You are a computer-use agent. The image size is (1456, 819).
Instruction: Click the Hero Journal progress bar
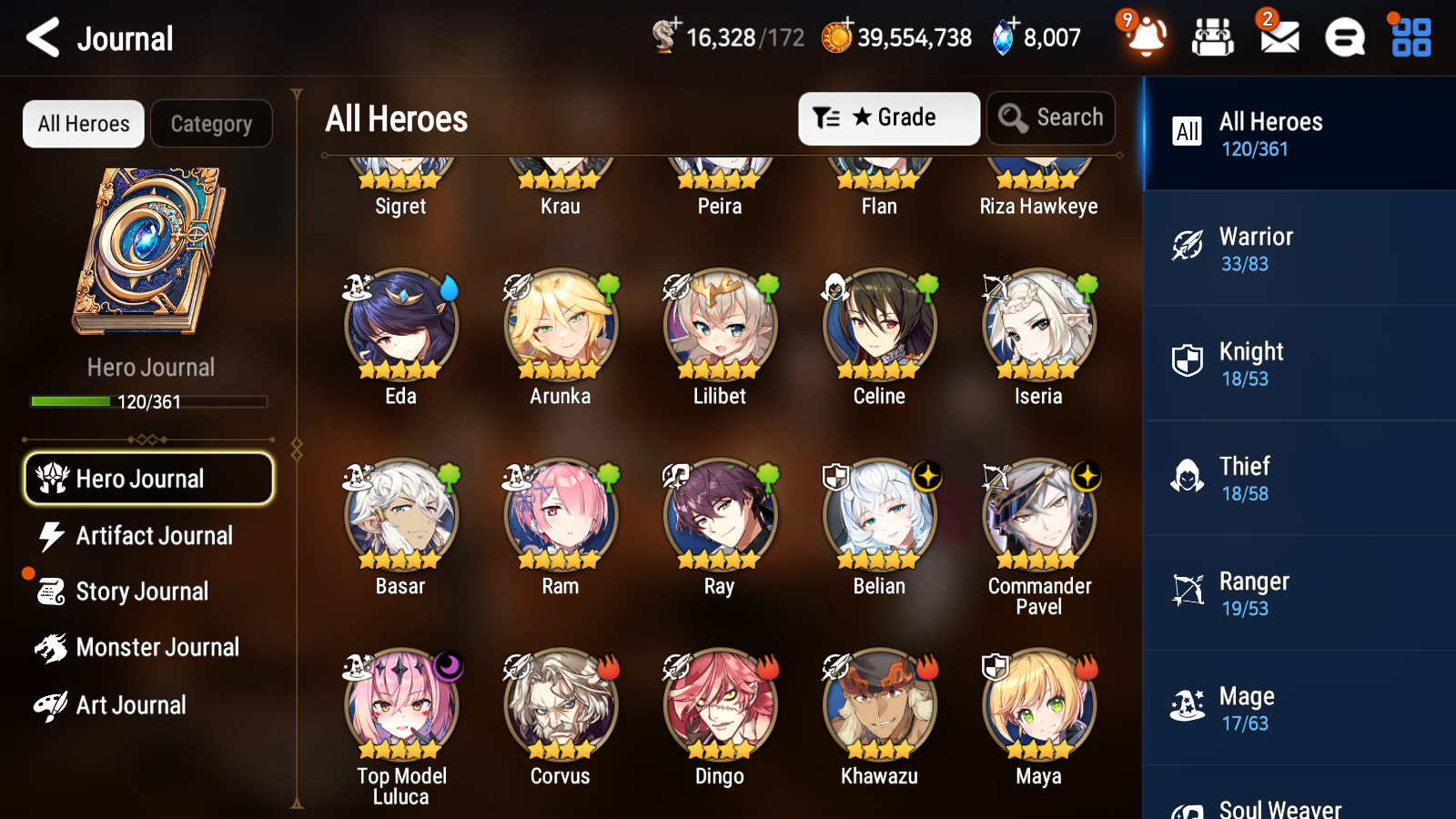[x=148, y=400]
